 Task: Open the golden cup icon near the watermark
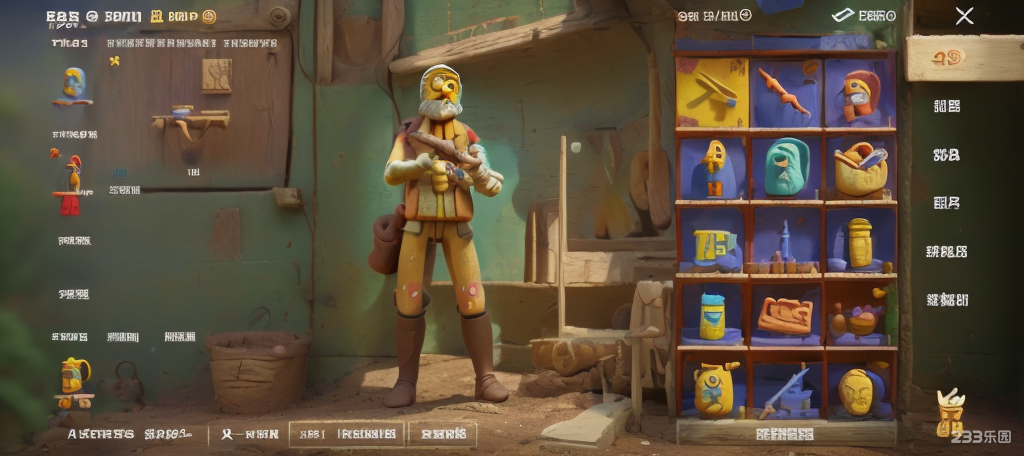[948, 410]
